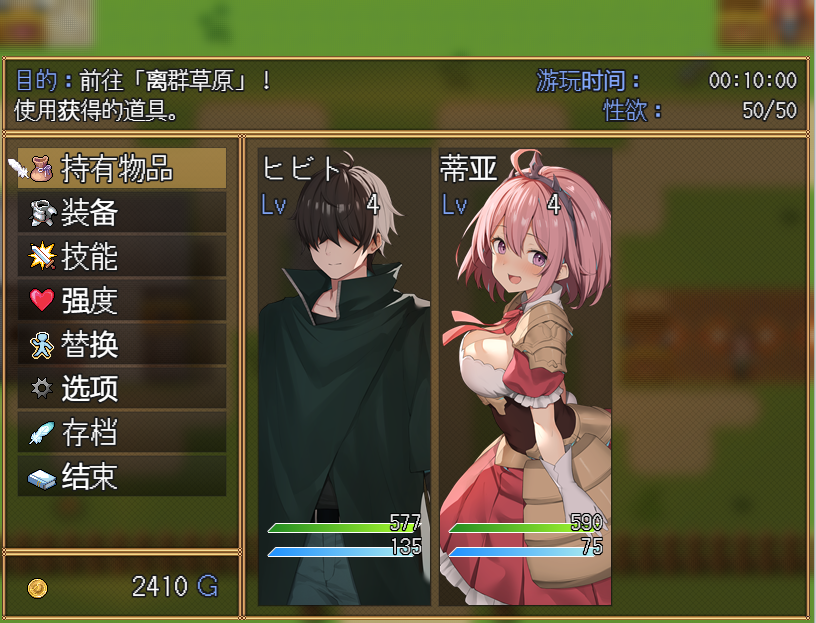Screen dimensions: 816x623
Task: Select the 结束 end game entry
Action: click(x=122, y=476)
